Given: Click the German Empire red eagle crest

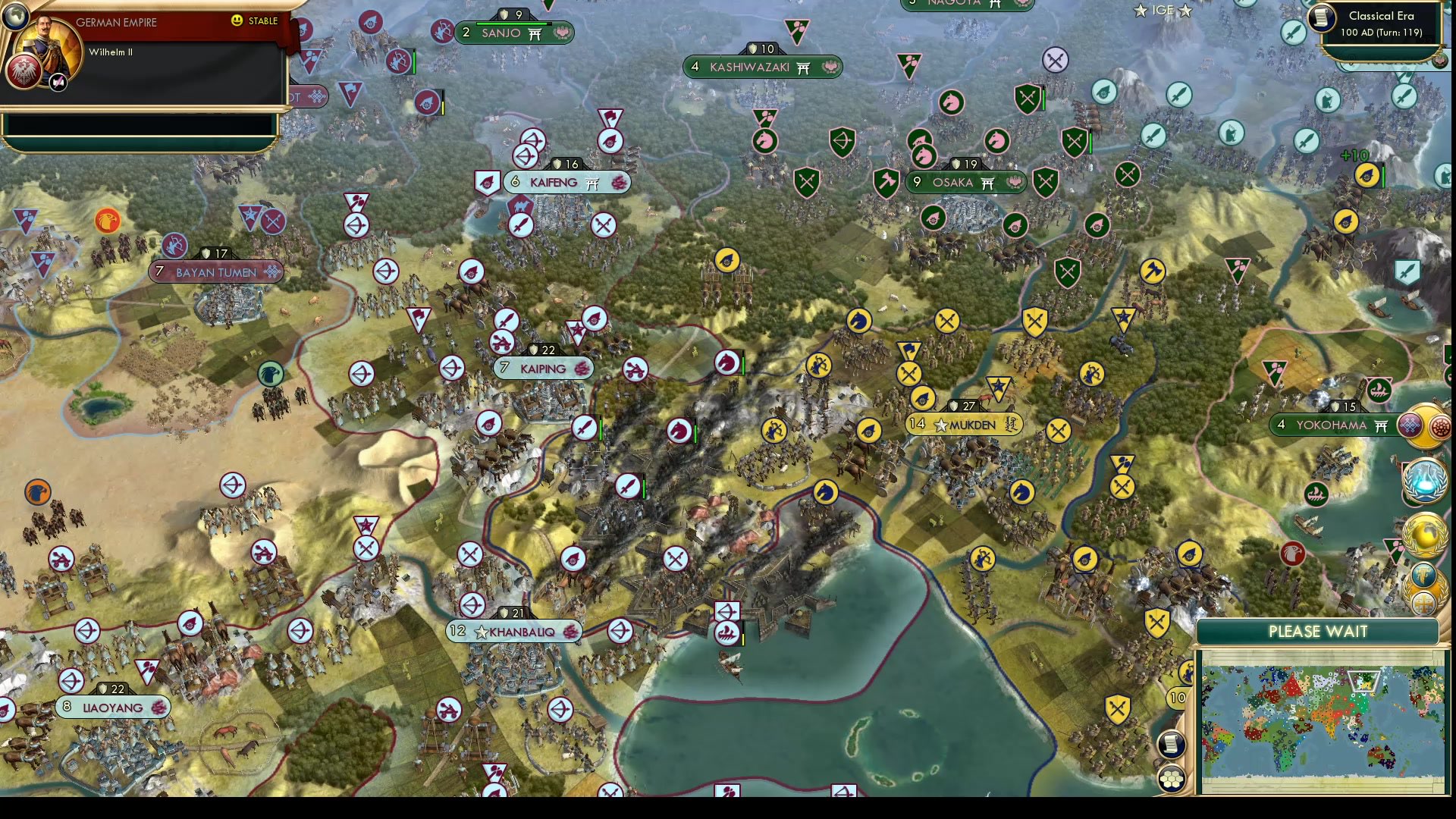Looking at the screenshot, I should coord(25,72).
